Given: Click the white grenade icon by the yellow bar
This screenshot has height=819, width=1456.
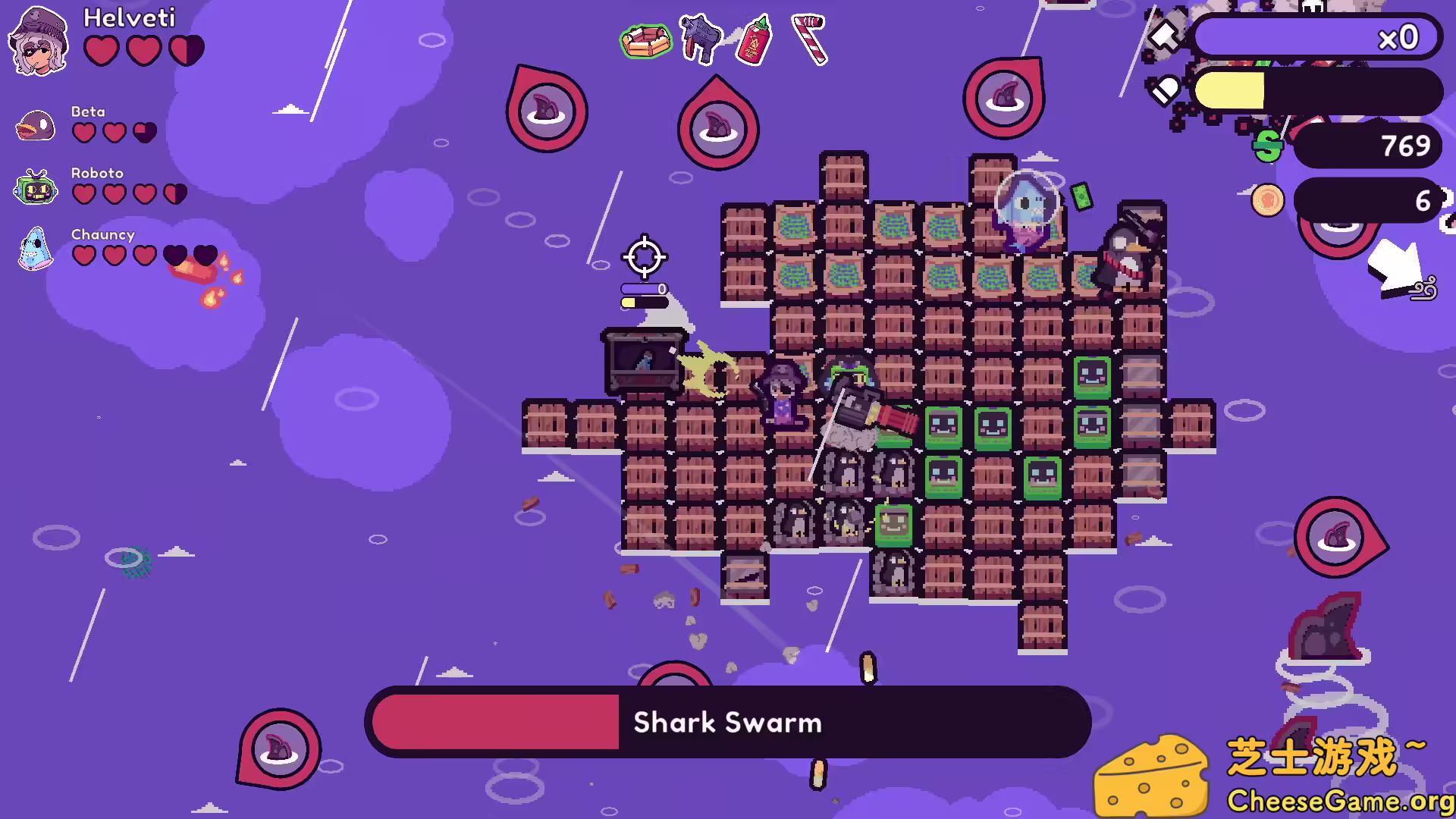Looking at the screenshot, I should (x=1166, y=89).
